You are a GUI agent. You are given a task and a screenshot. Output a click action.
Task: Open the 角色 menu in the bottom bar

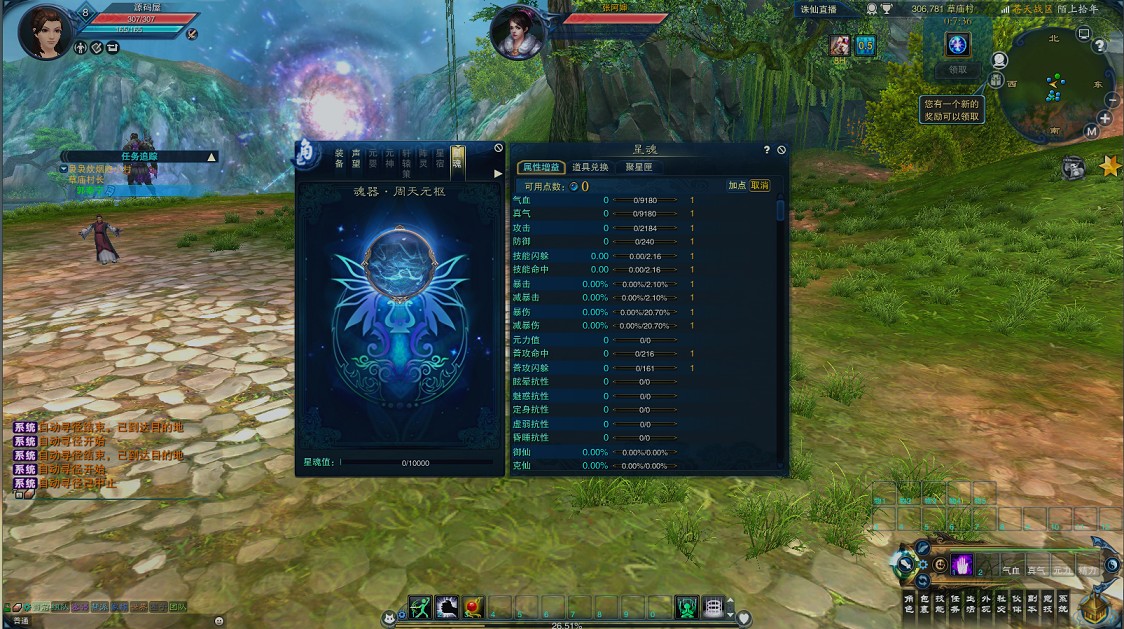point(909,603)
